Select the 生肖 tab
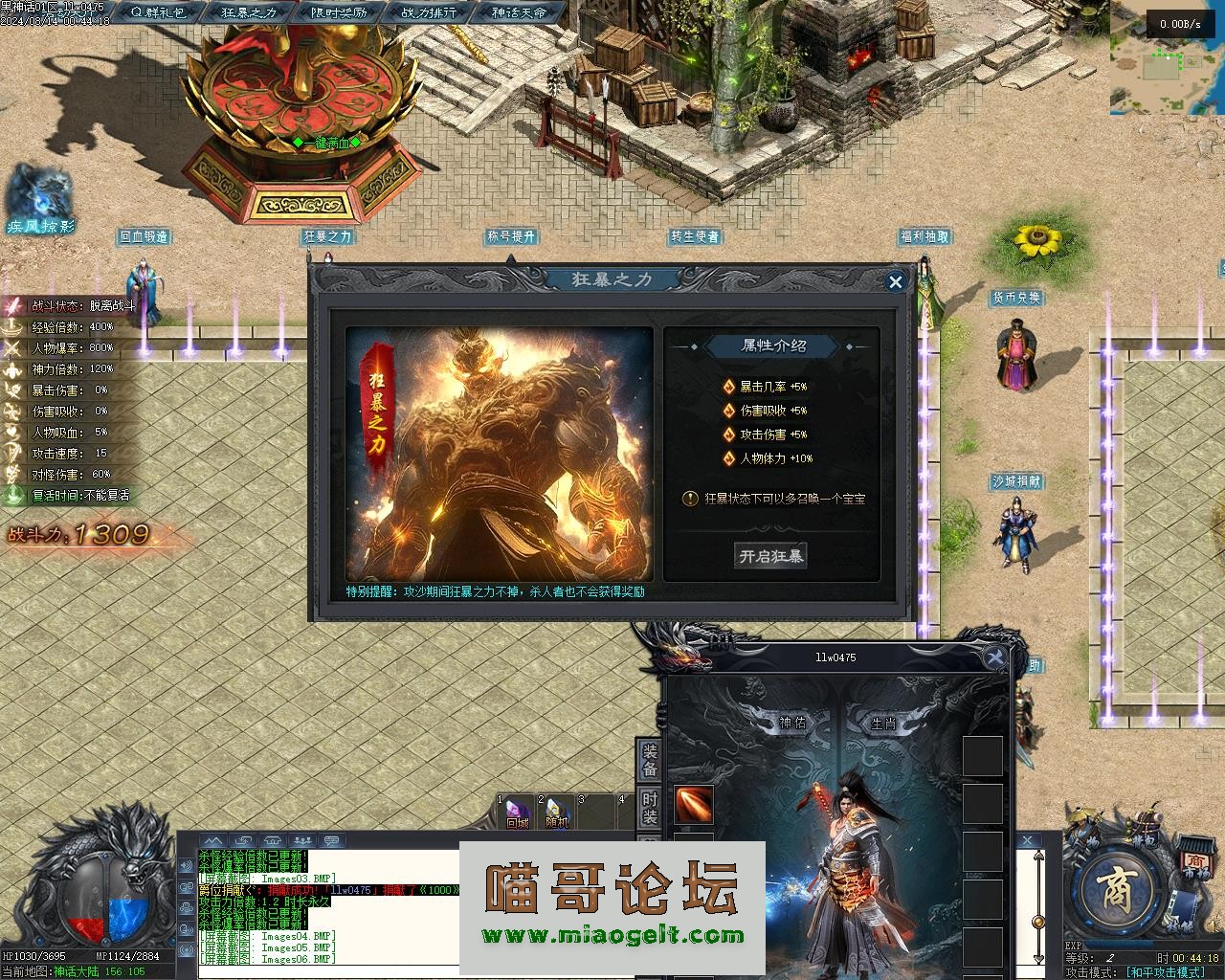1225x980 pixels. coord(882,724)
